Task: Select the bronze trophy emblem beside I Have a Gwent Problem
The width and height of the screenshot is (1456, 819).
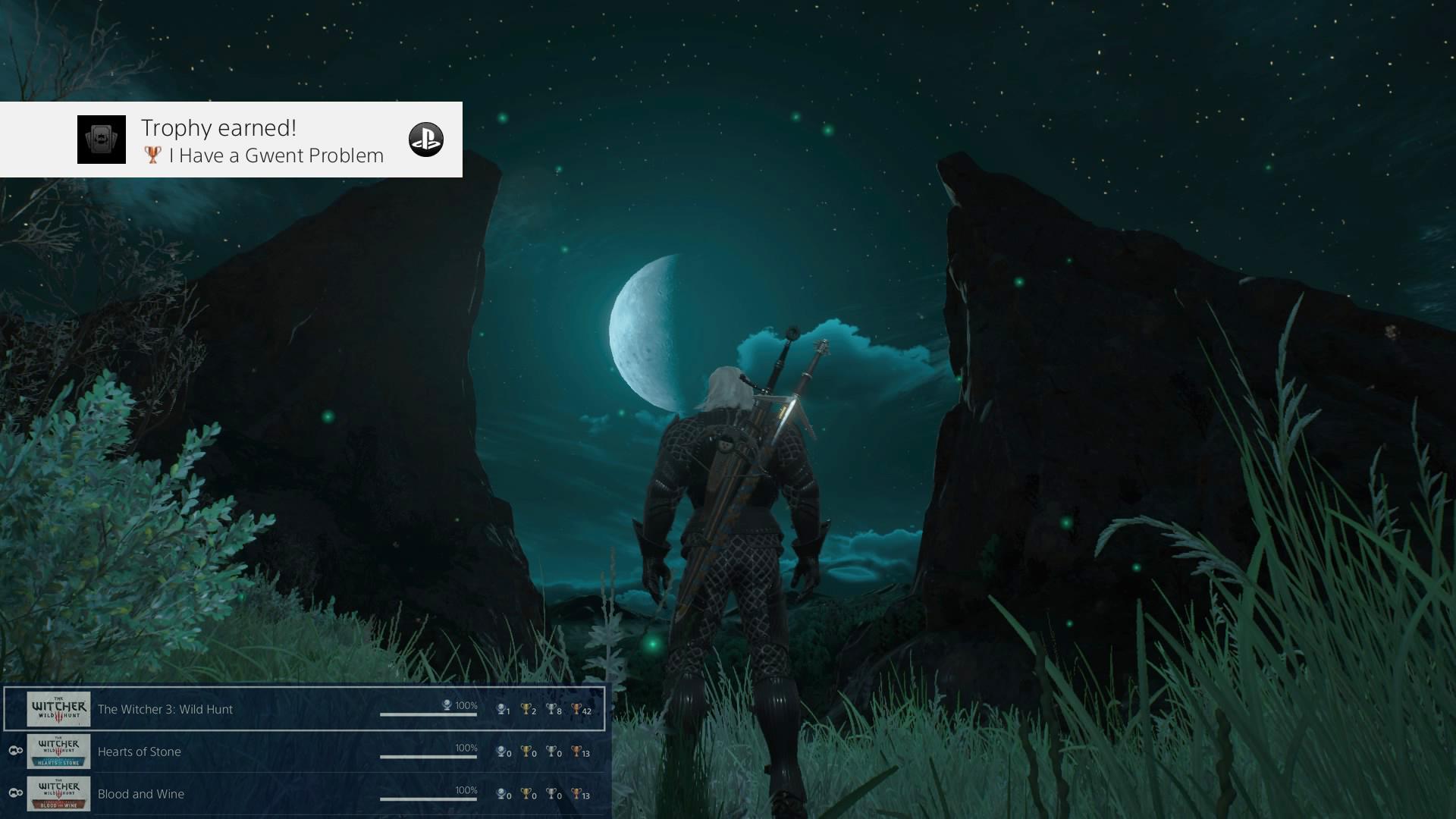Action: 152,155
